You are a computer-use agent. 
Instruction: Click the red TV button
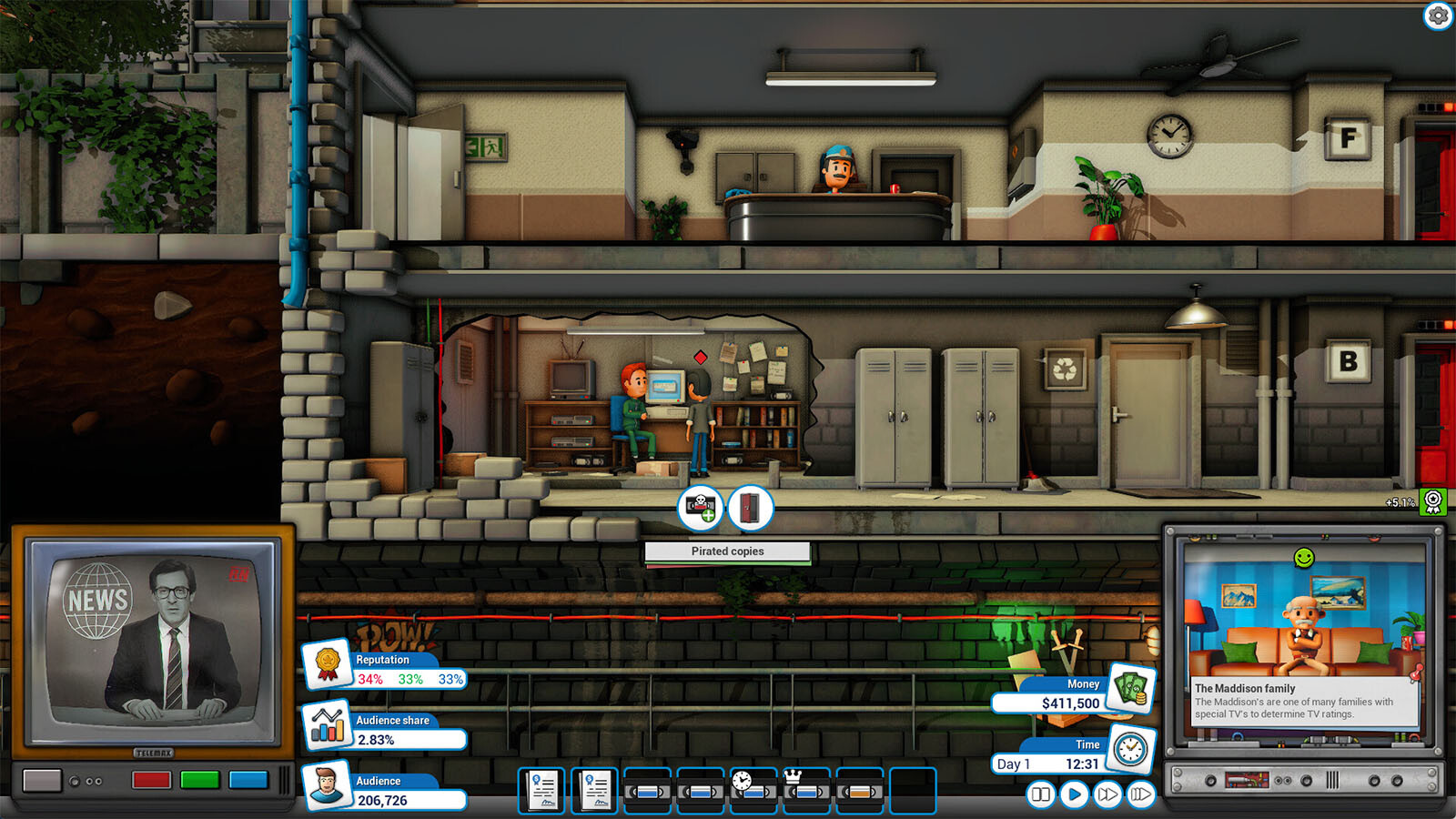(x=151, y=780)
